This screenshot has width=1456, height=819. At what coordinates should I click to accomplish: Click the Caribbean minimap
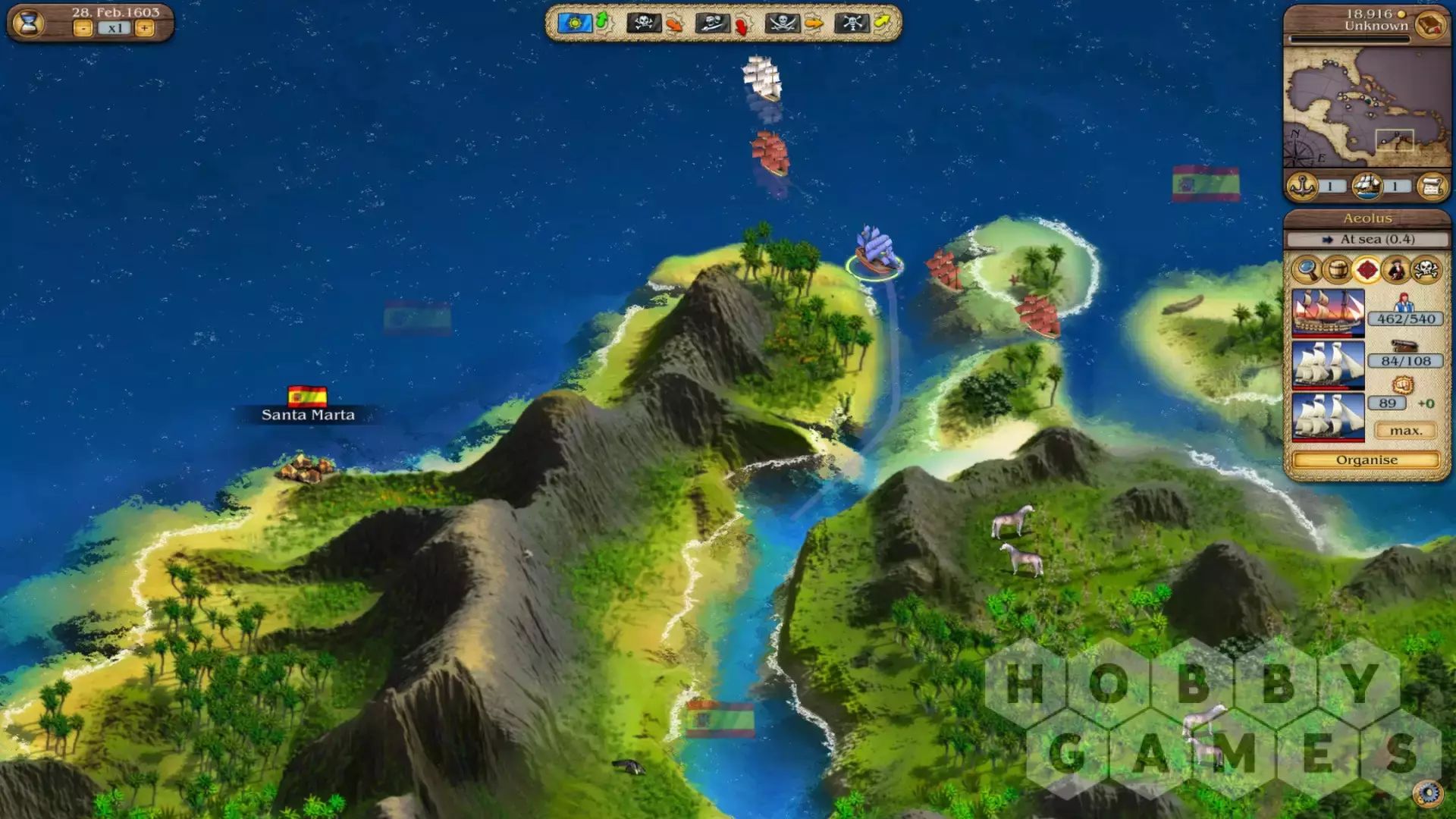tap(1366, 108)
